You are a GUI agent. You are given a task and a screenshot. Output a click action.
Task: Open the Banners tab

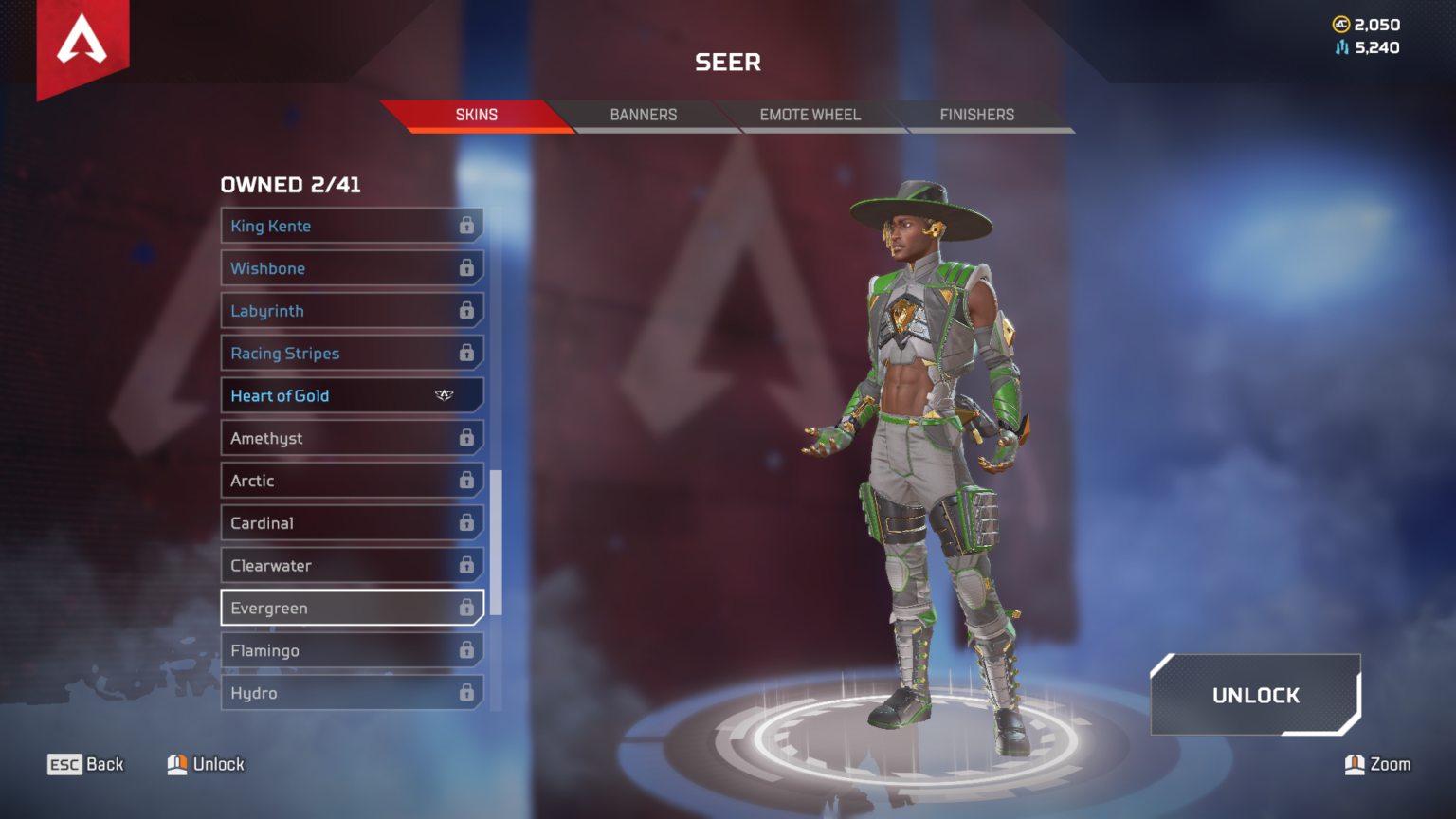click(643, 115)
